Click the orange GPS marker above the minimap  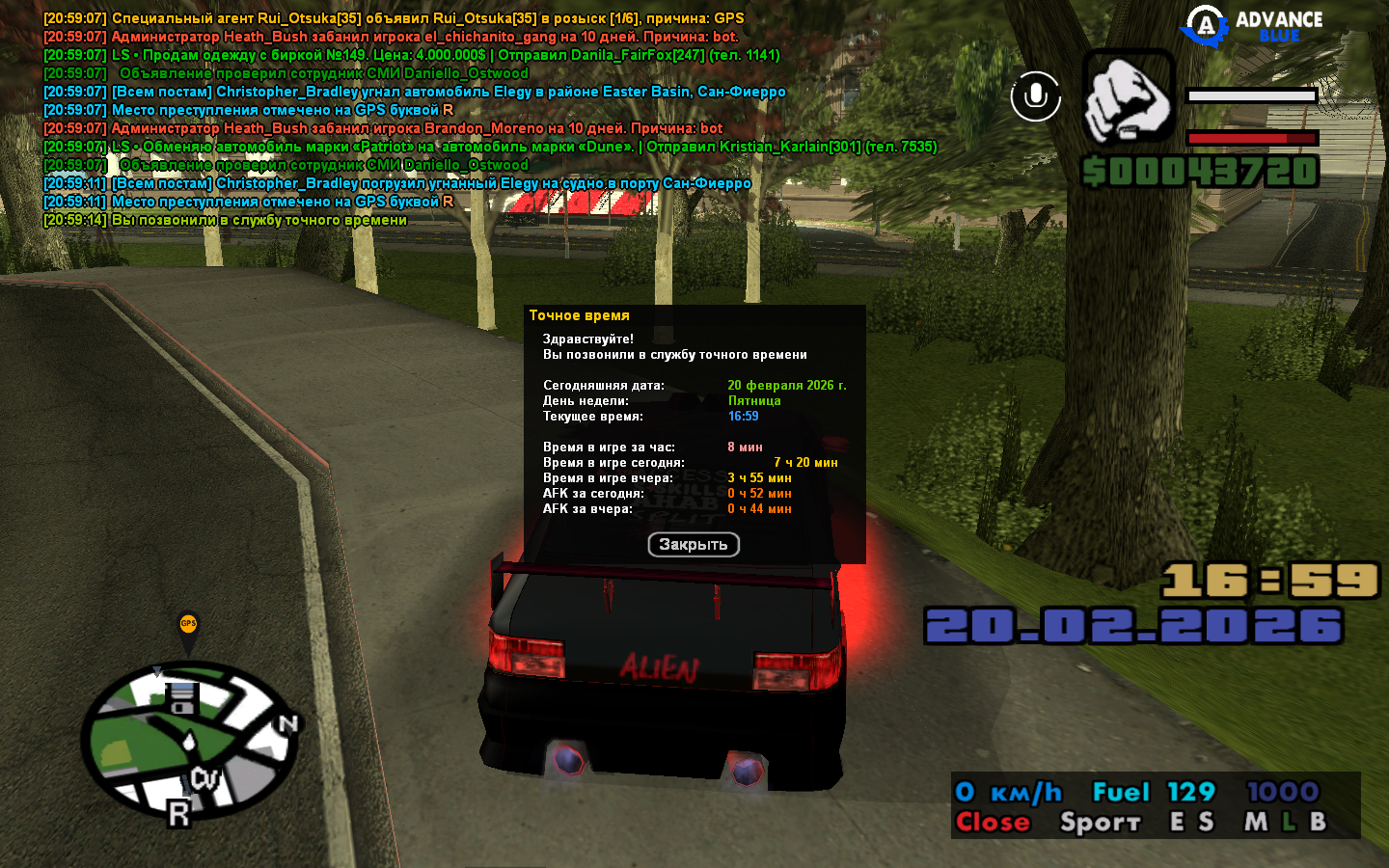click(188, 627)
